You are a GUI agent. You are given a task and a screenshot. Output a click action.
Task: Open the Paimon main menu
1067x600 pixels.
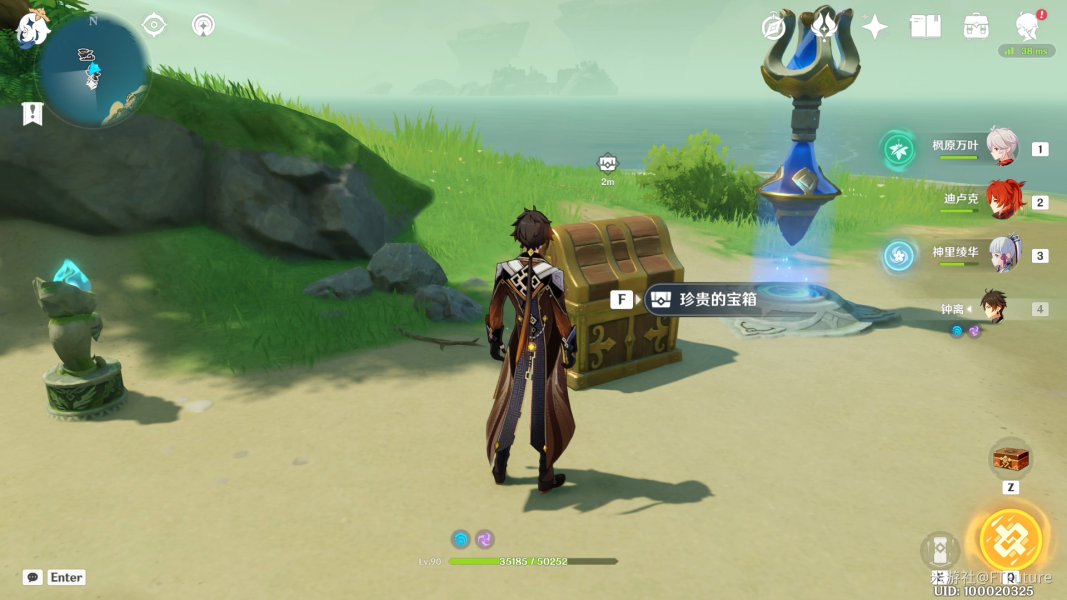tap(33, 27)
